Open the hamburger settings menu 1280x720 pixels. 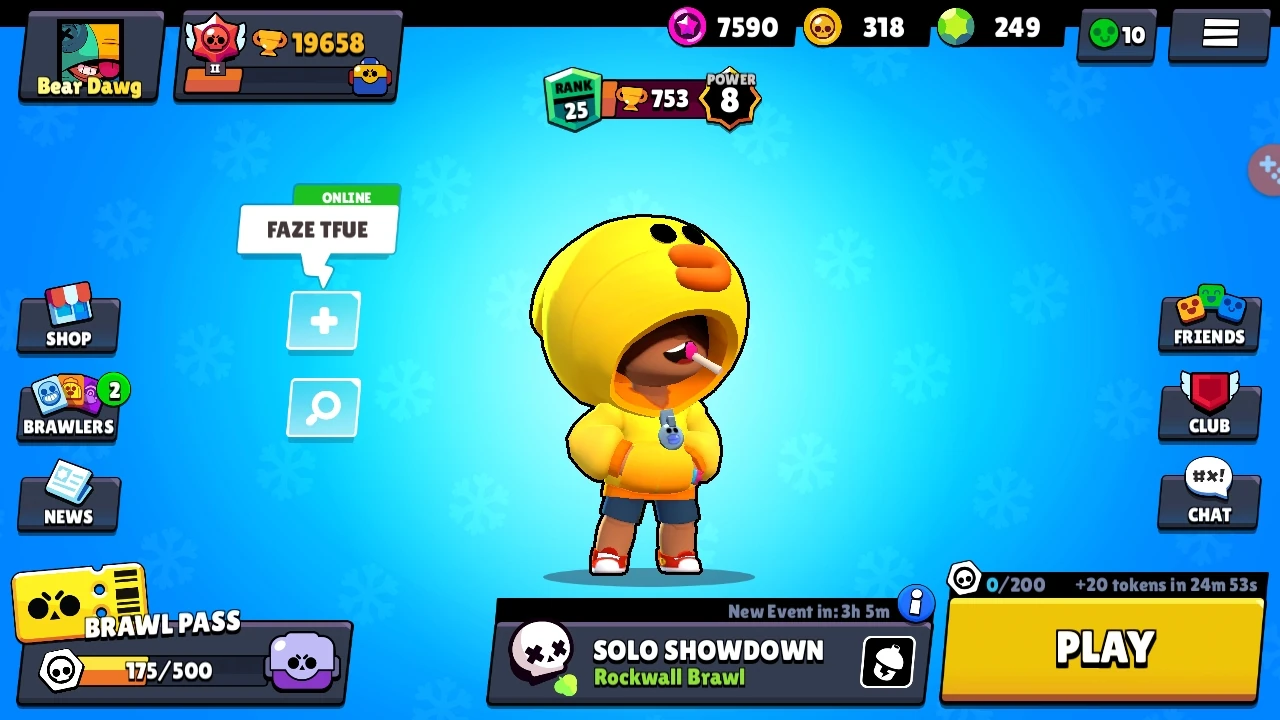(x=1219, y=33)
